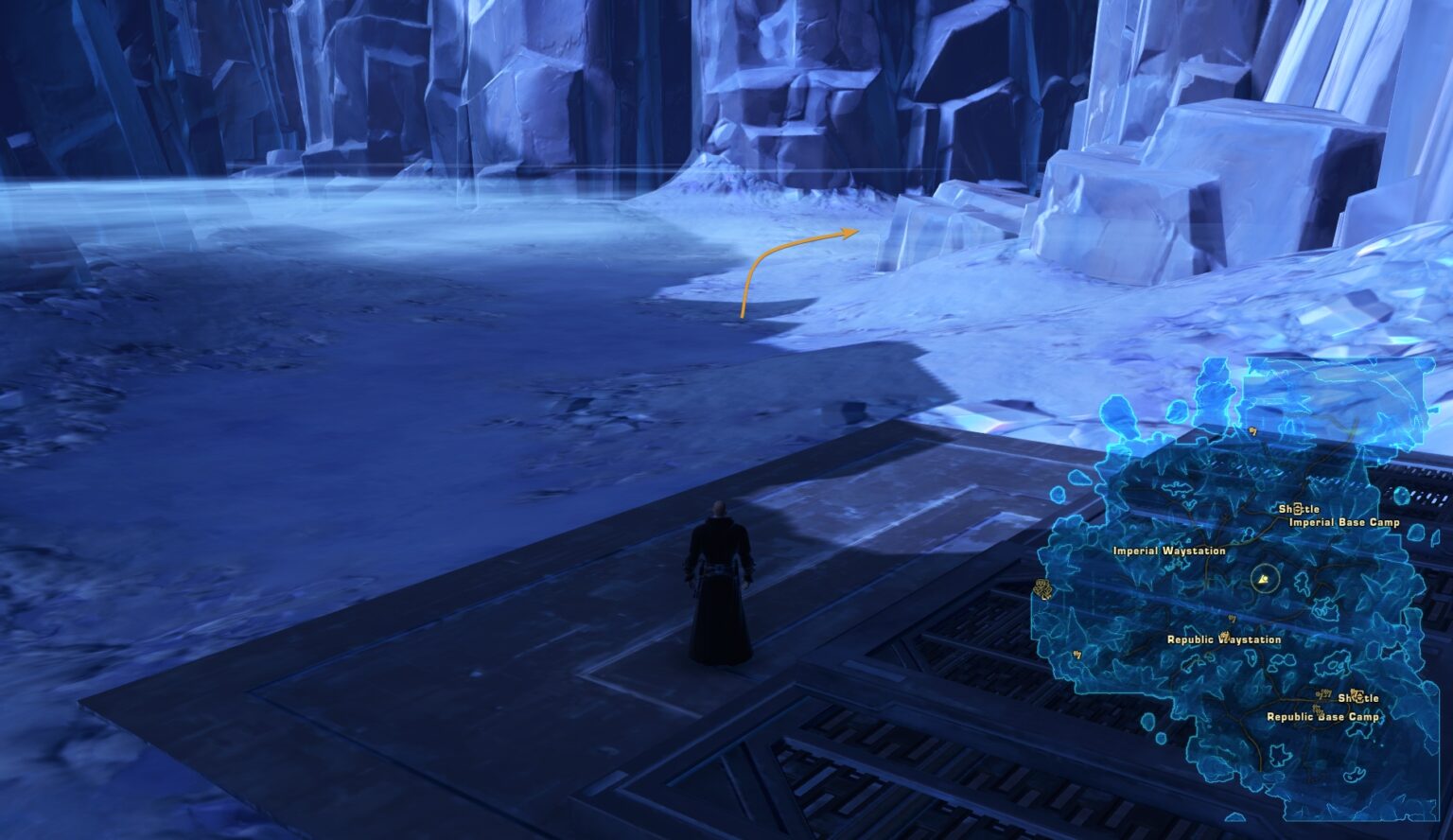This screenshot has height=840, width=1453.
Task: Select the player position arrow marker on the map
Action: tap(1263, 579)
